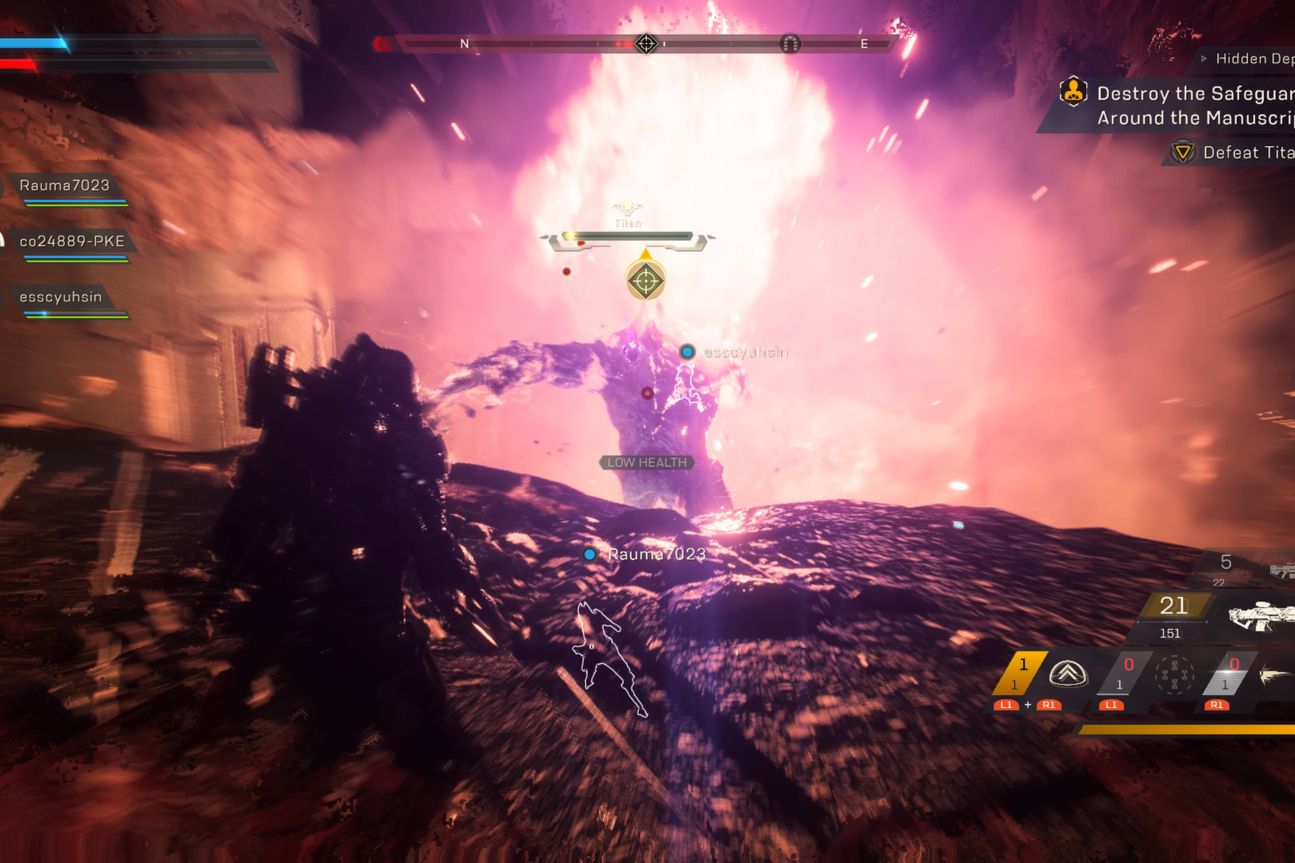Click the Defeat Titan sub-objective
This screenshot has height=863, width=1295.
[x=1240, y=153]
